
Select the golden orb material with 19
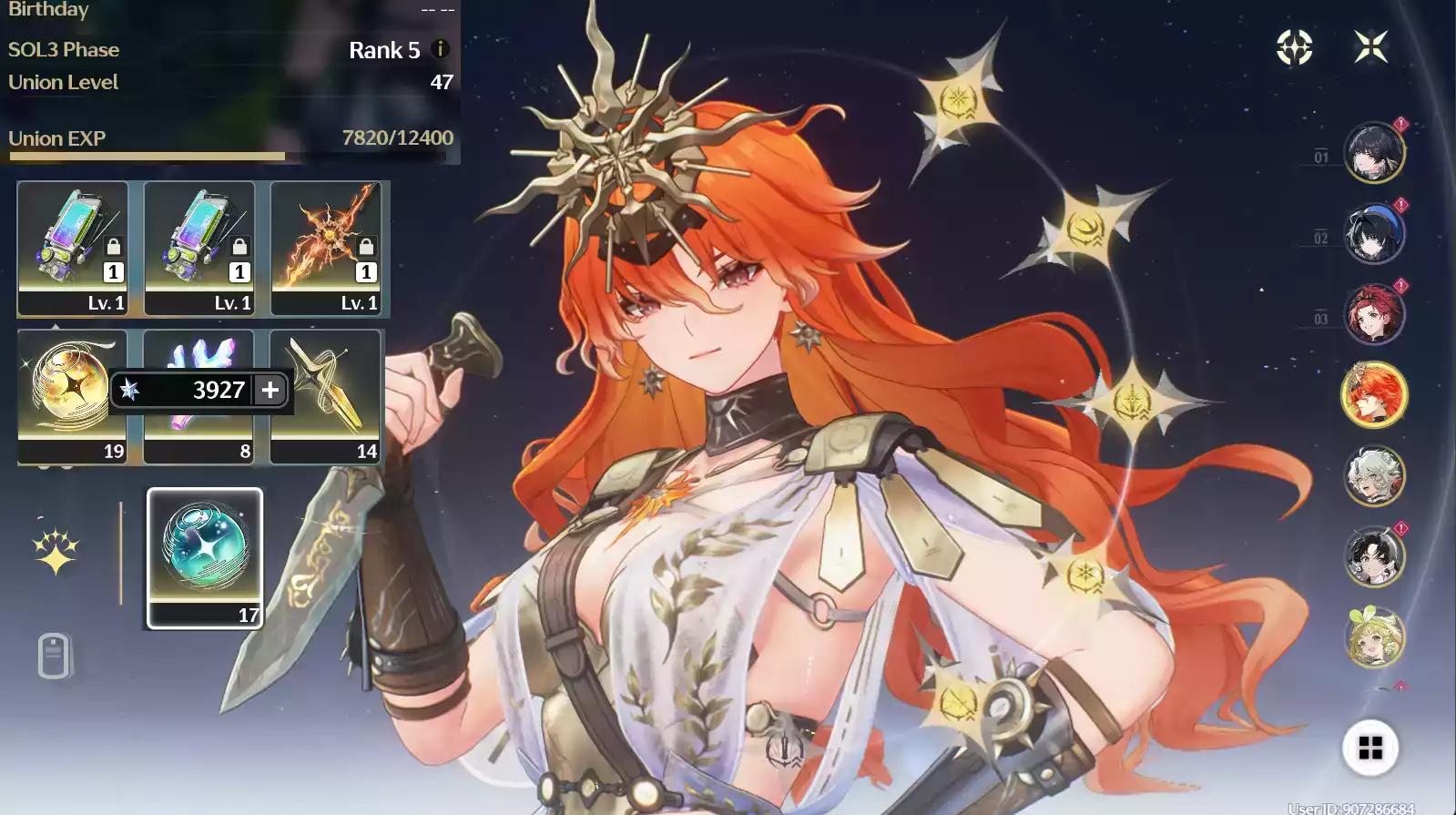[71, 395]
